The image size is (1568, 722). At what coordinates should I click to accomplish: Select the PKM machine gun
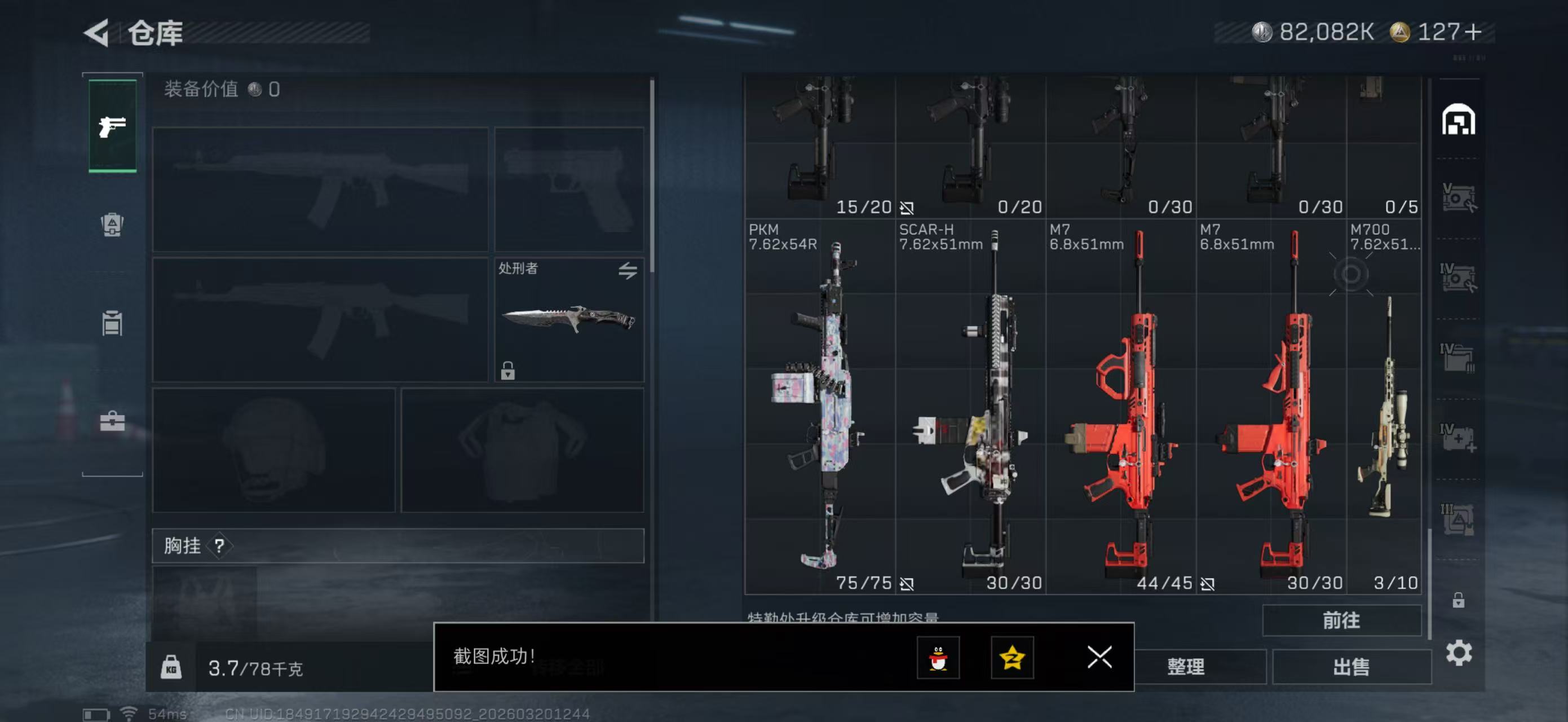pos(819,406)
